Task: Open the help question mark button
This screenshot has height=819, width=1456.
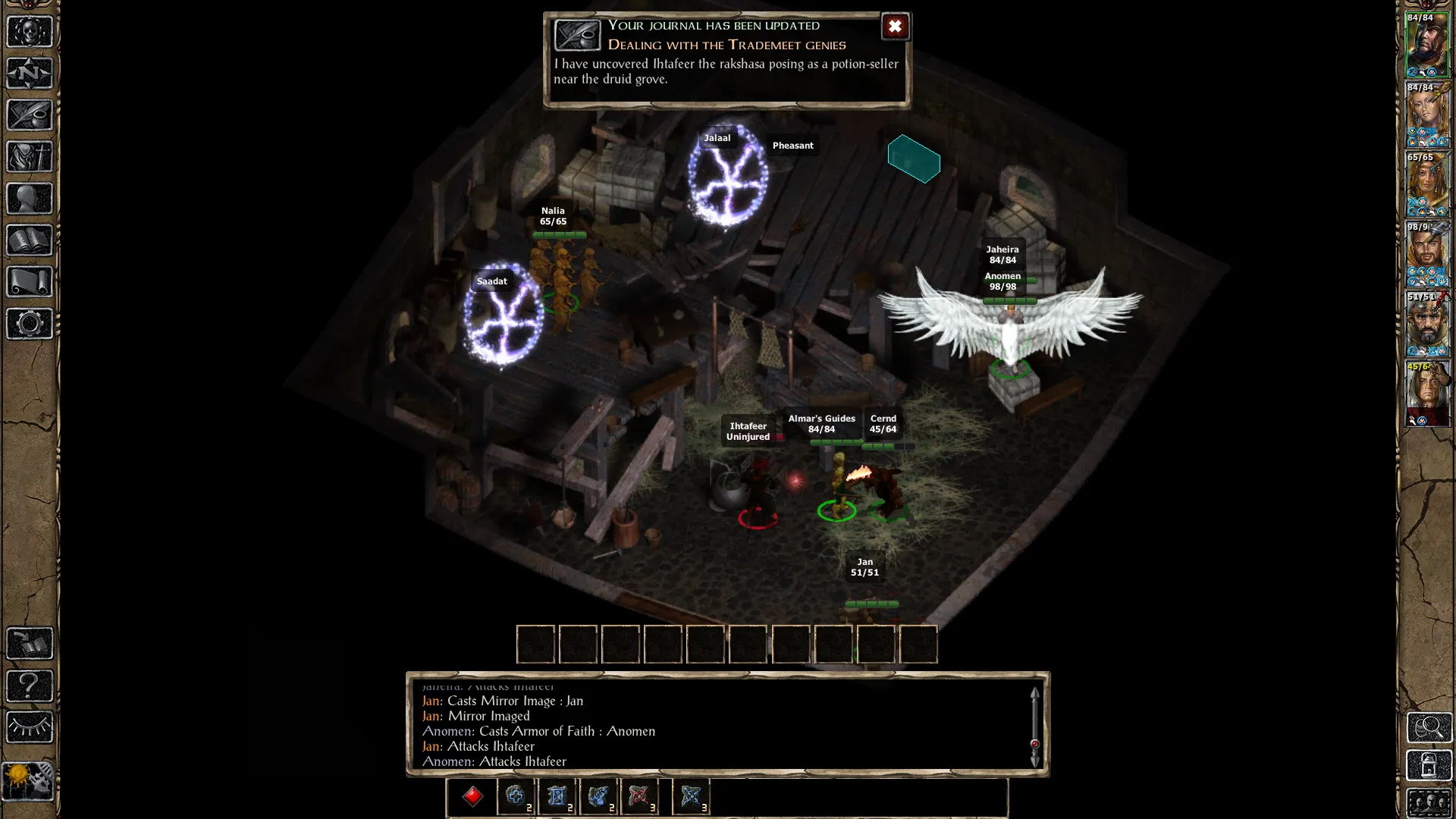Action: coord(30,686)
